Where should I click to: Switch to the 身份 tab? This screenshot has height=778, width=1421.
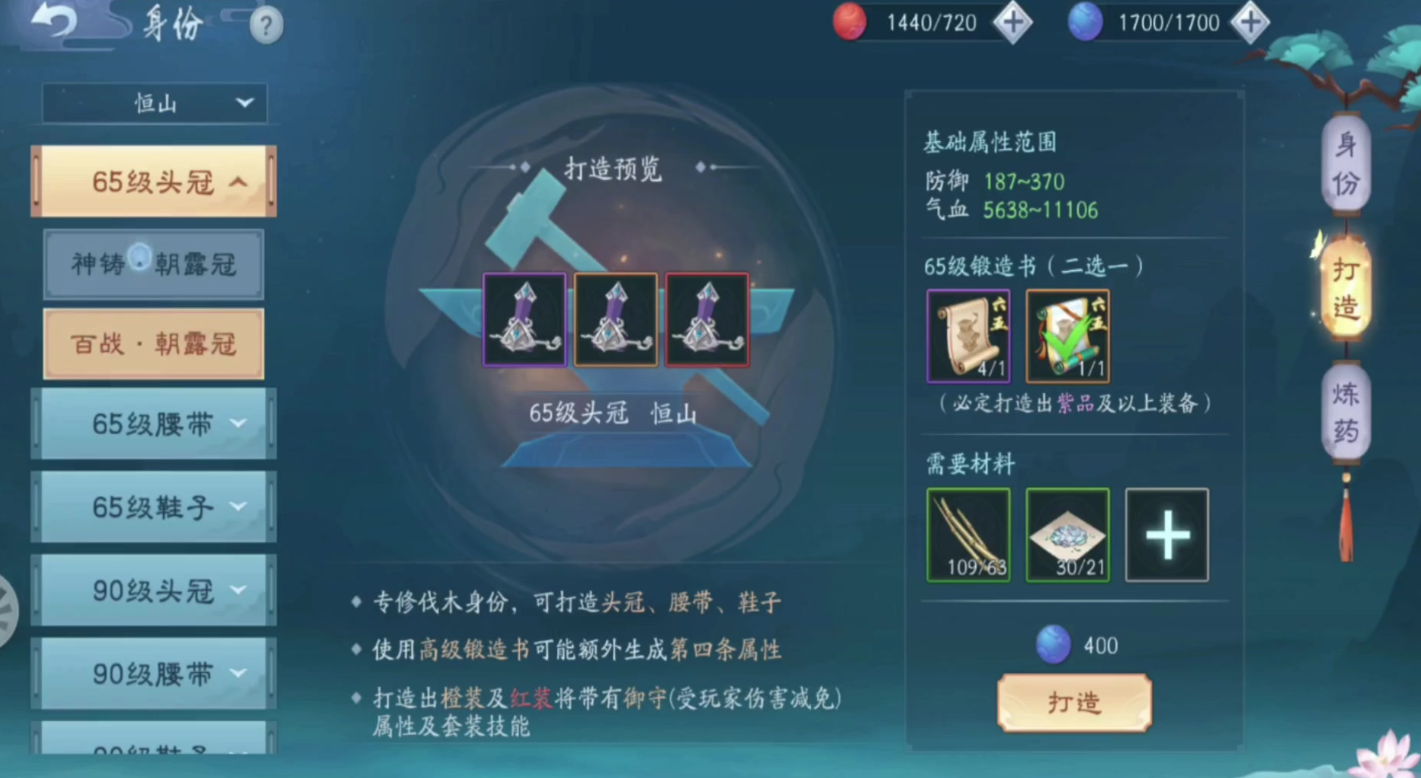[1345, 163]
